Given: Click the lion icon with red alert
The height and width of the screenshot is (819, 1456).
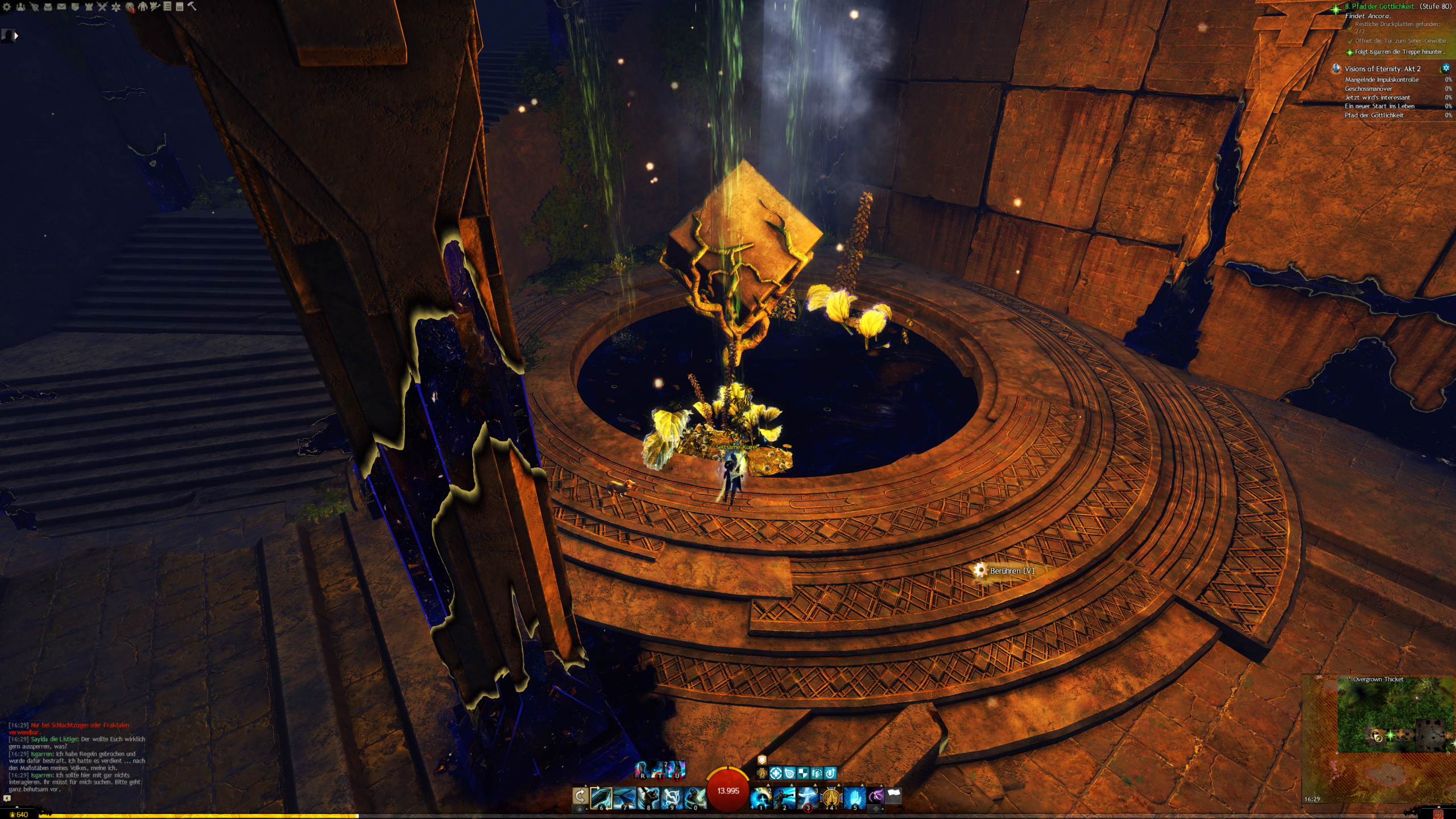Looking at the screenshot, I should coord(130,7).
